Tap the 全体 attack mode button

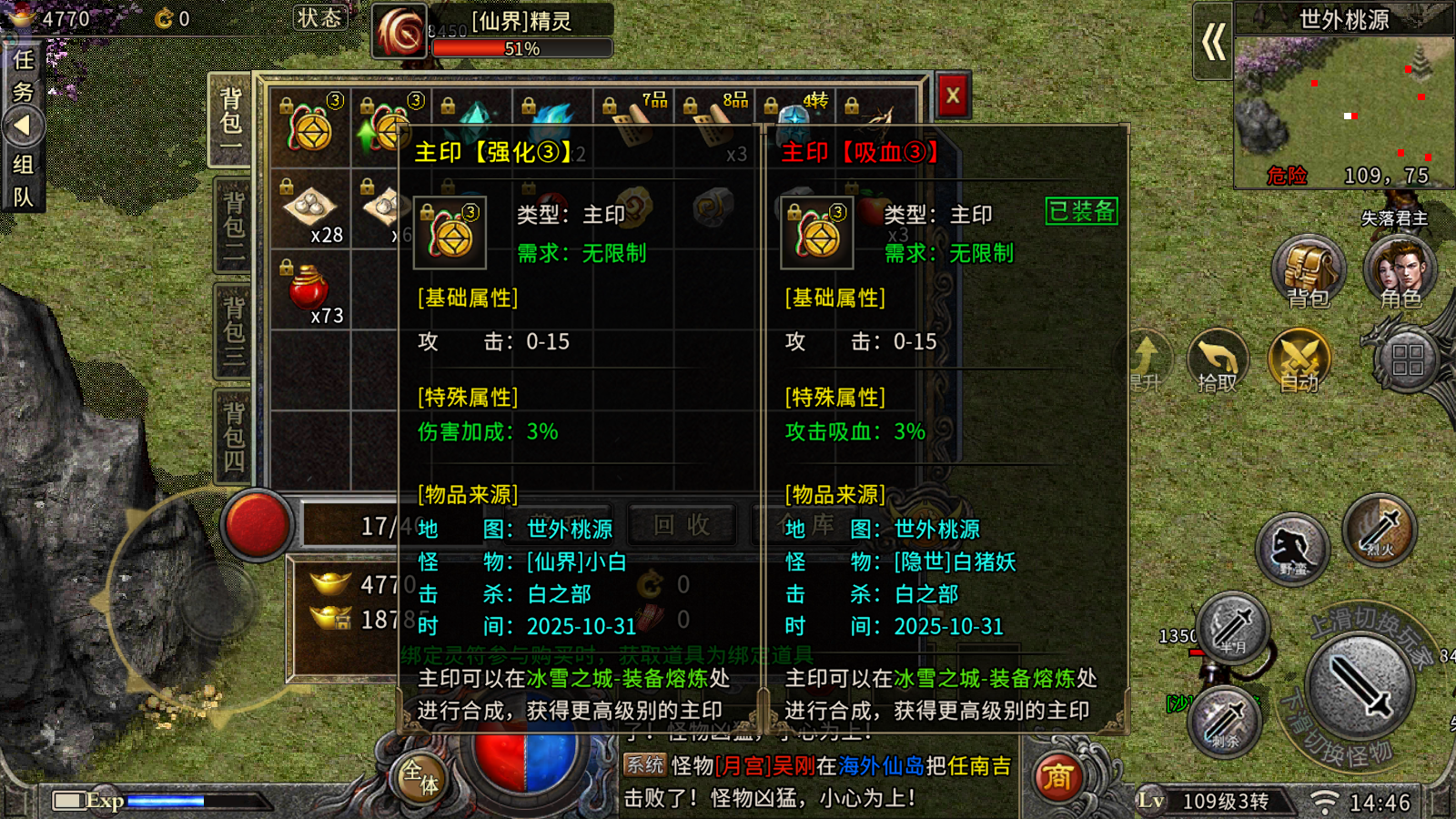420,777
